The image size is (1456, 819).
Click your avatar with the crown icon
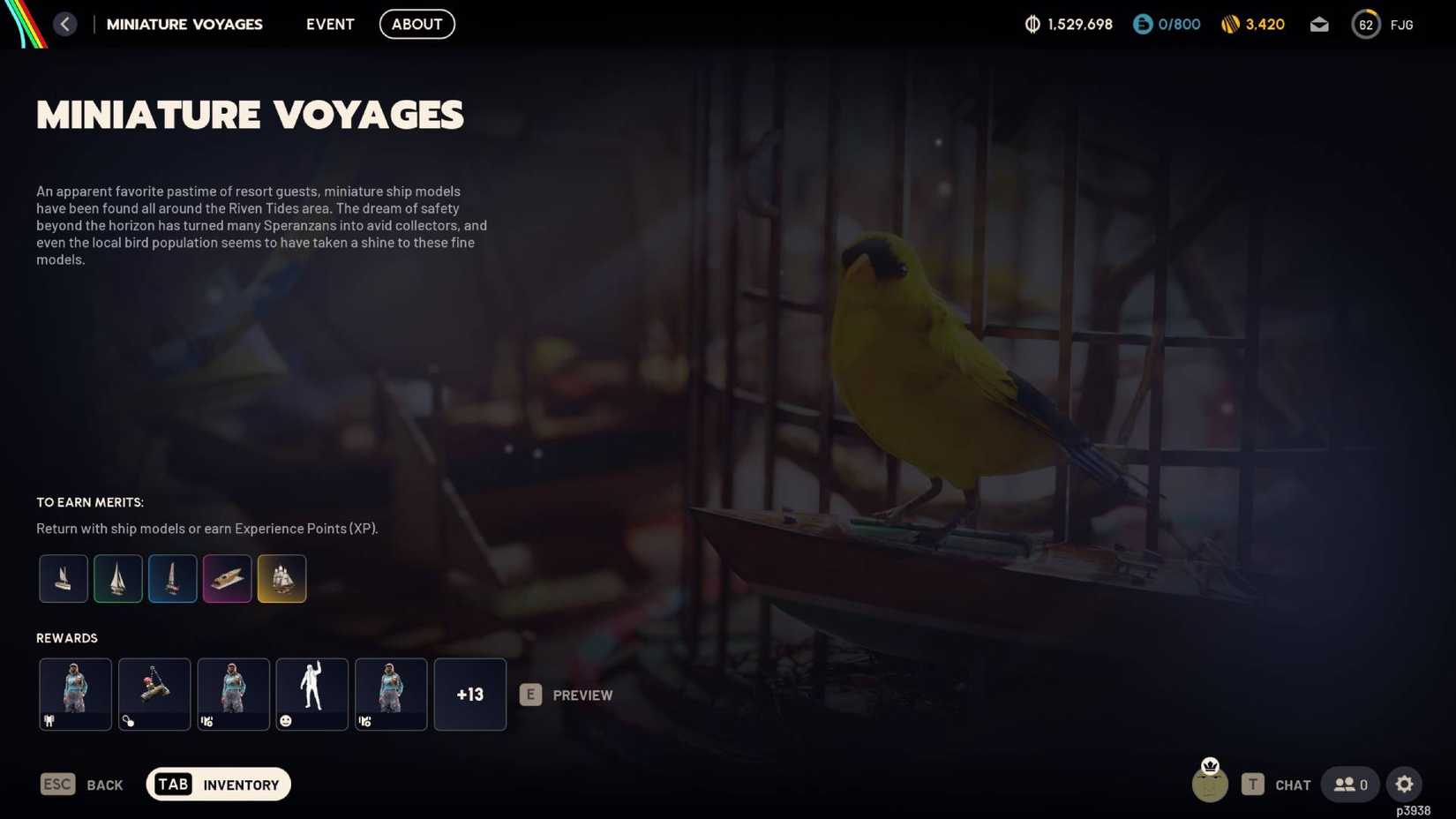point(1211,784)
